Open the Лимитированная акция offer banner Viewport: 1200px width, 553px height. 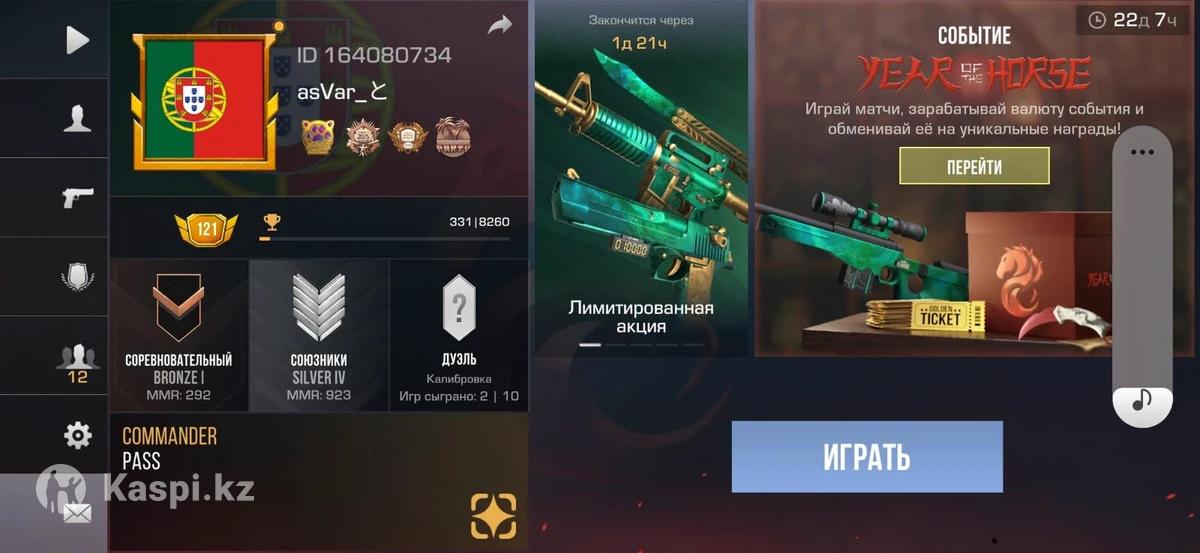click(x=641, y=180)
